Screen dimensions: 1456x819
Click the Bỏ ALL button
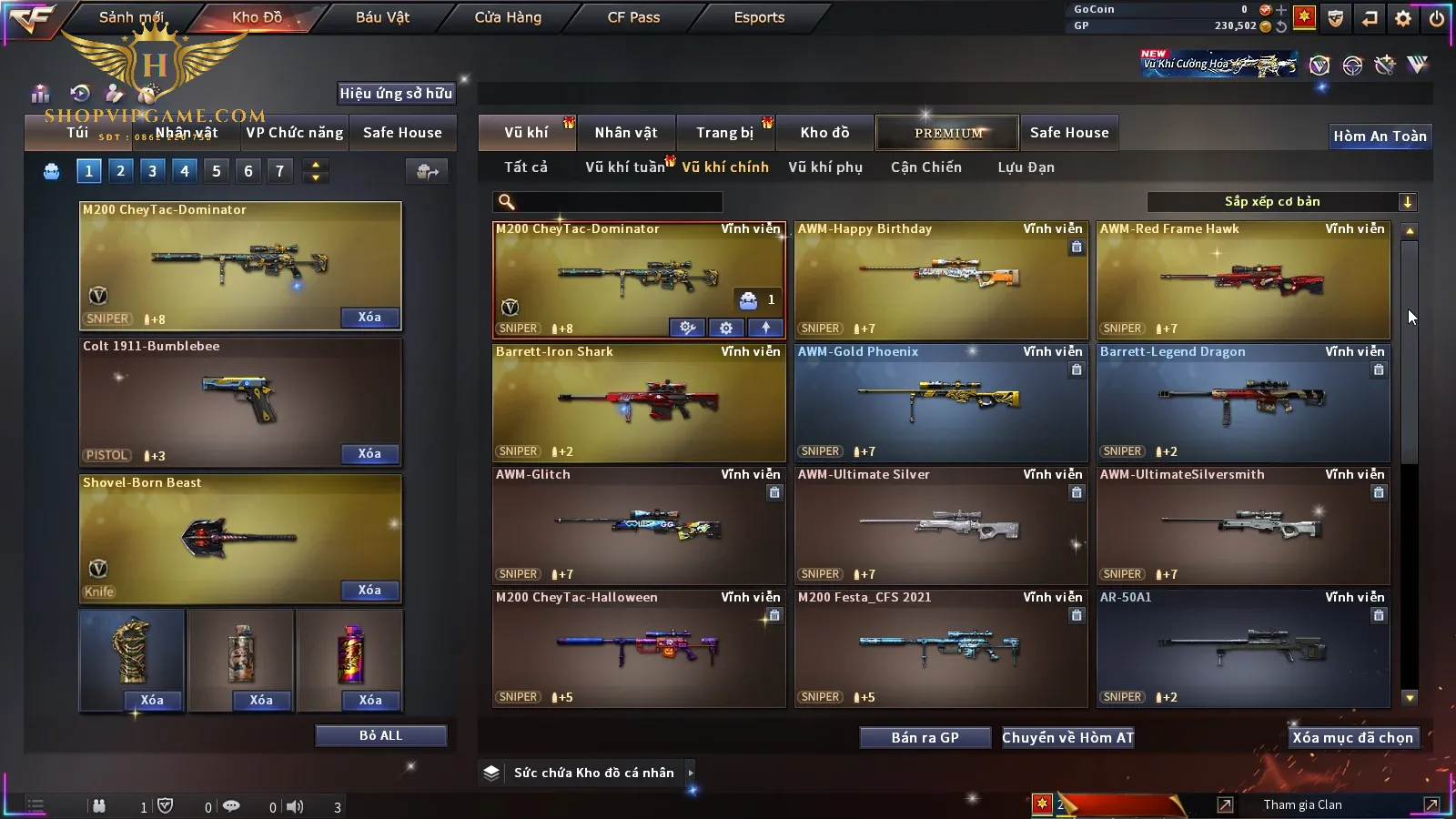(x=380, y=735)
